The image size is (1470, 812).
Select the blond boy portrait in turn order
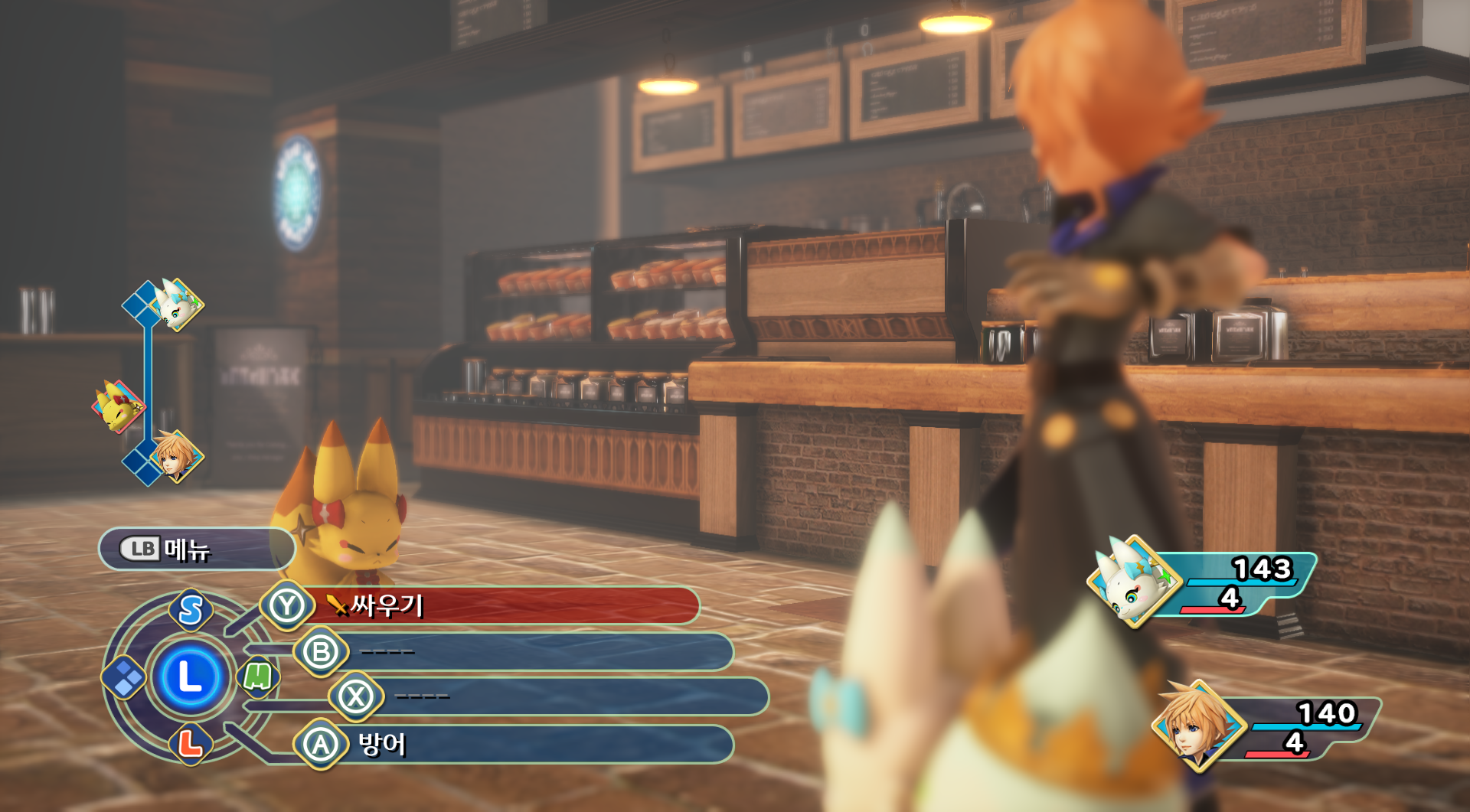(x=176, y=456)
